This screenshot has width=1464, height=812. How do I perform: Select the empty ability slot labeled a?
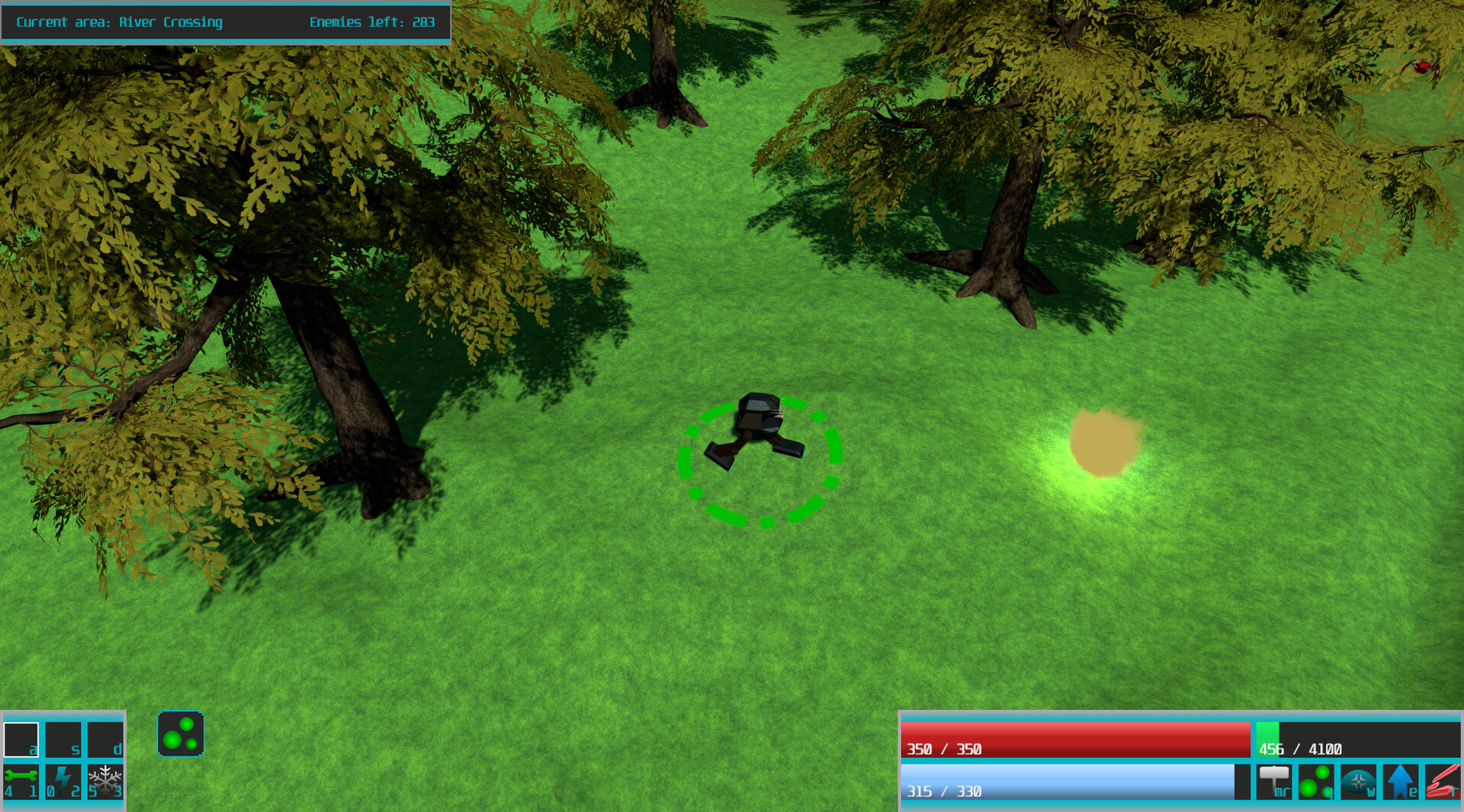[21, 738]
